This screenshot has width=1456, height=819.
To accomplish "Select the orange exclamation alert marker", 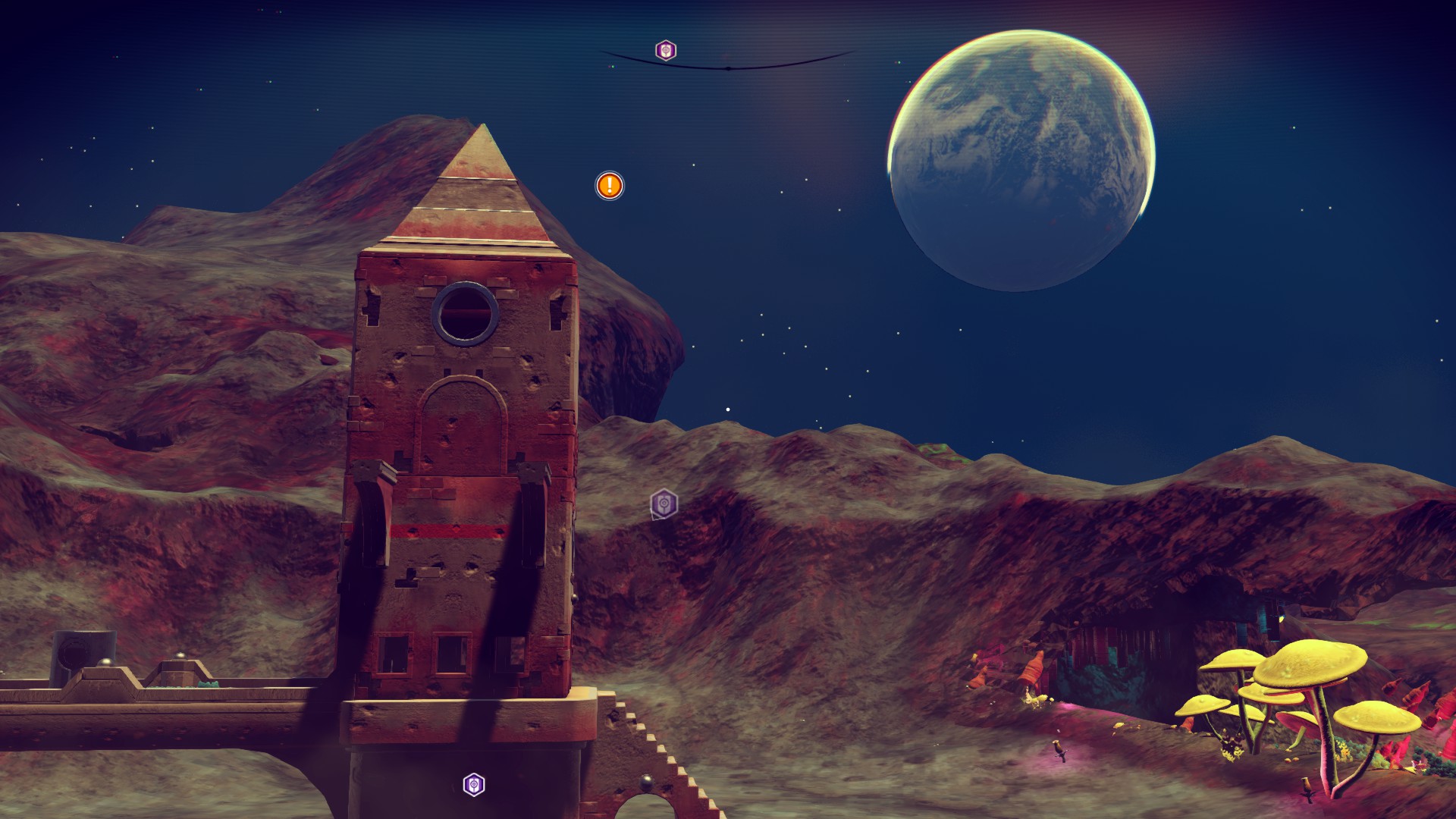I will 610,185.
